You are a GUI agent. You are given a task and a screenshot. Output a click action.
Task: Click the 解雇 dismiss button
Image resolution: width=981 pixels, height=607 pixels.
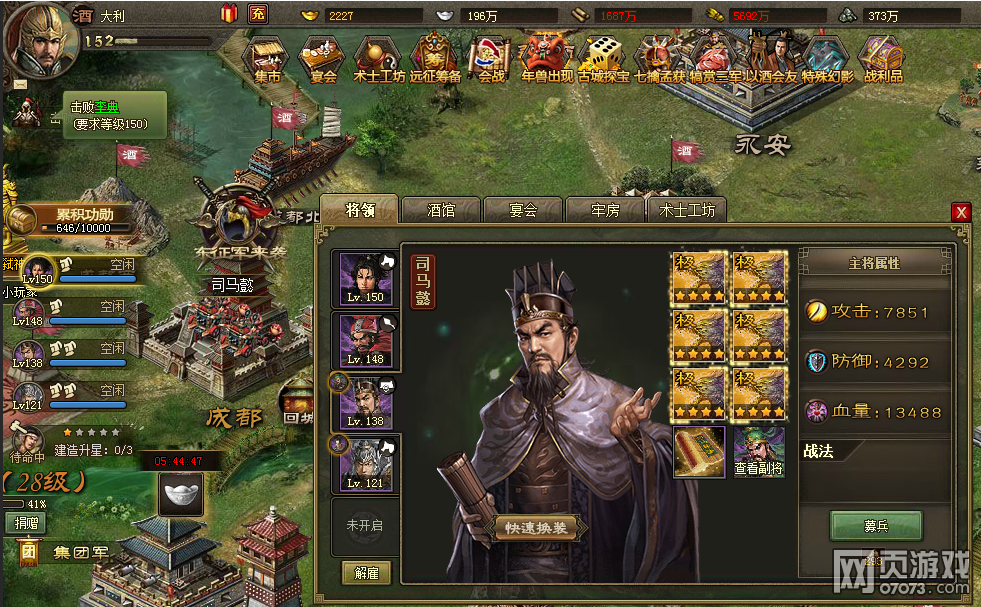(365, 572)
